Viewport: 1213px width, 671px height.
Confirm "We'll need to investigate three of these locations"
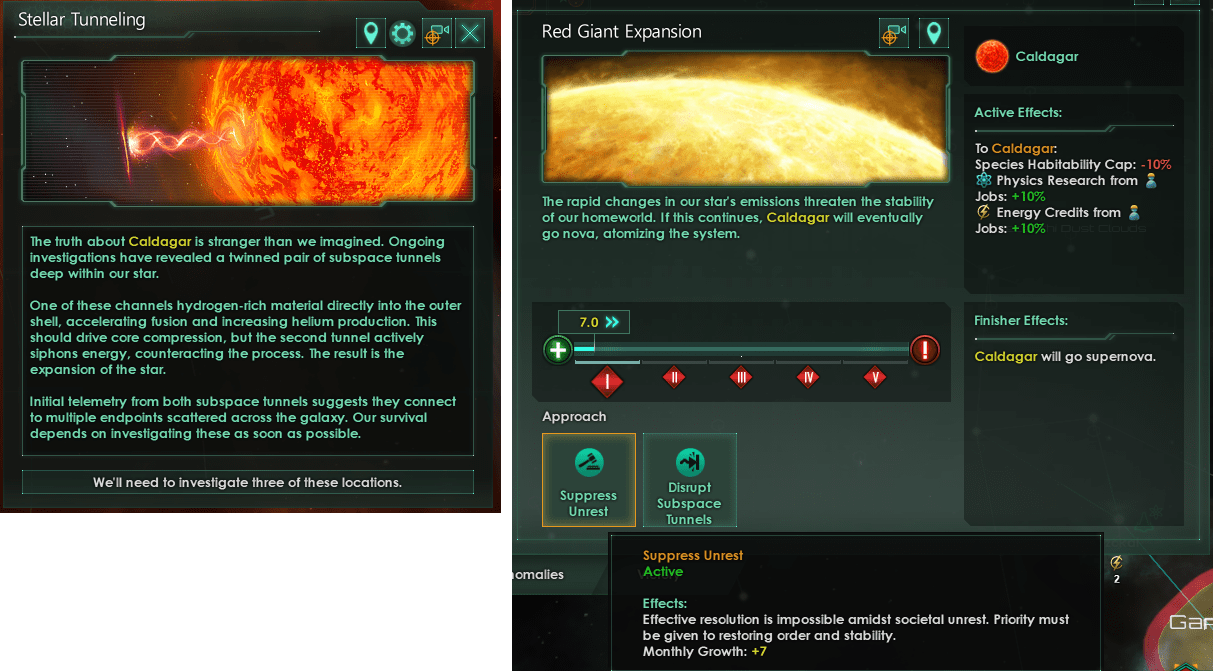pyautogui.click(x=248, y=482)
